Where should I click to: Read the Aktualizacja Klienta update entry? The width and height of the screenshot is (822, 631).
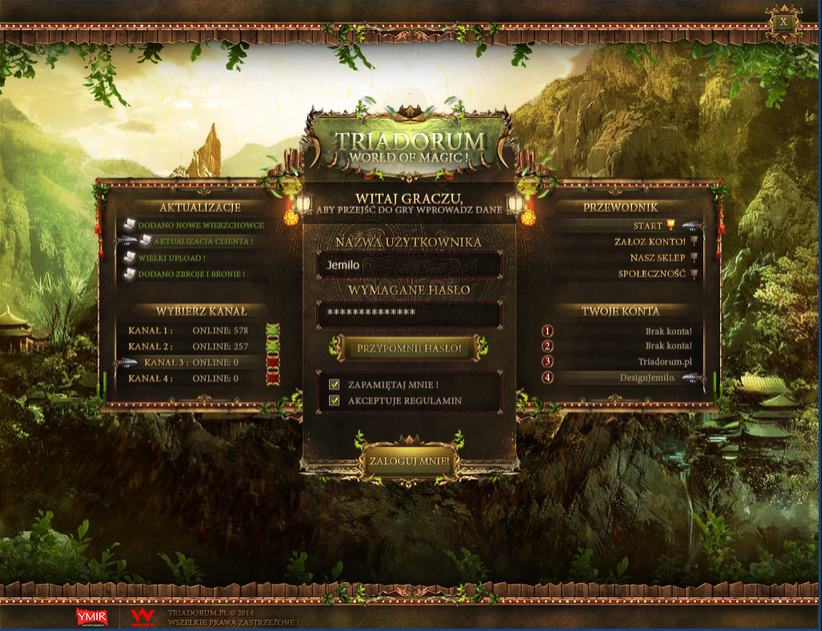point(202,241)
